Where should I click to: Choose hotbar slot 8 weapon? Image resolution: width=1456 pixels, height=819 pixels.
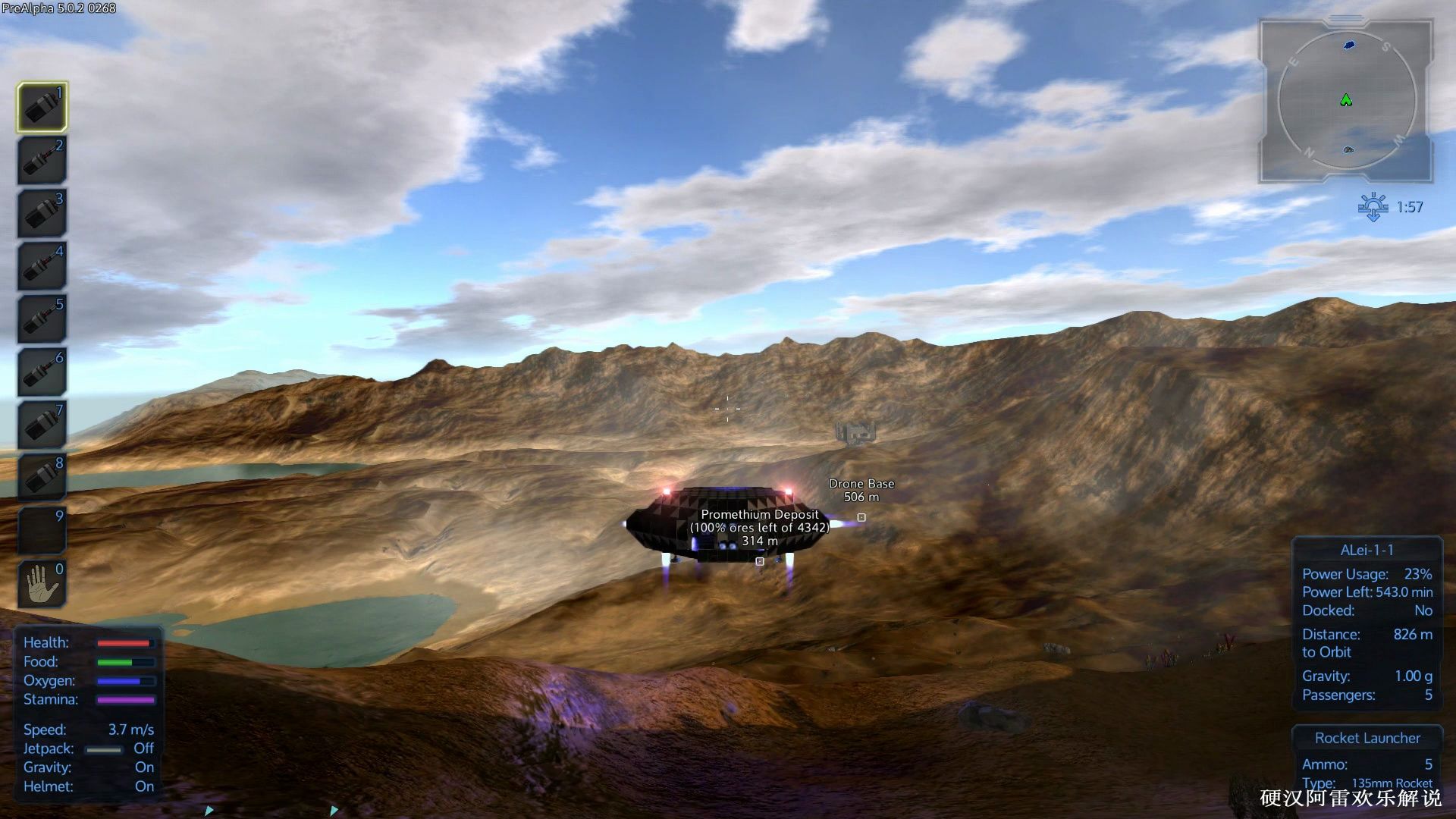tap(42, 478)
